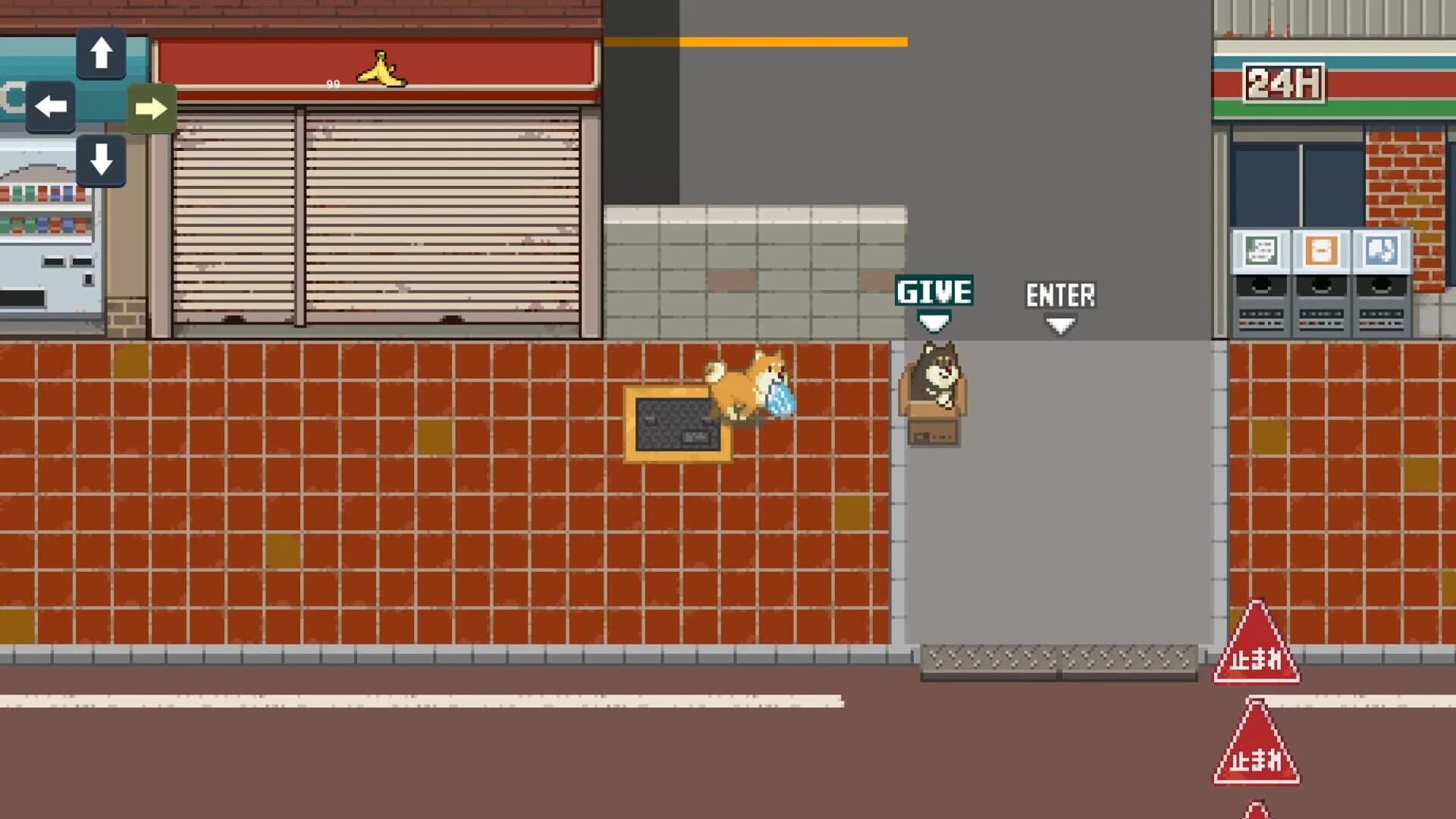Click the banana peel icon on the red sign
Image resolution: width=1456 pixels, height=819 pixels.
pos(380,70)
